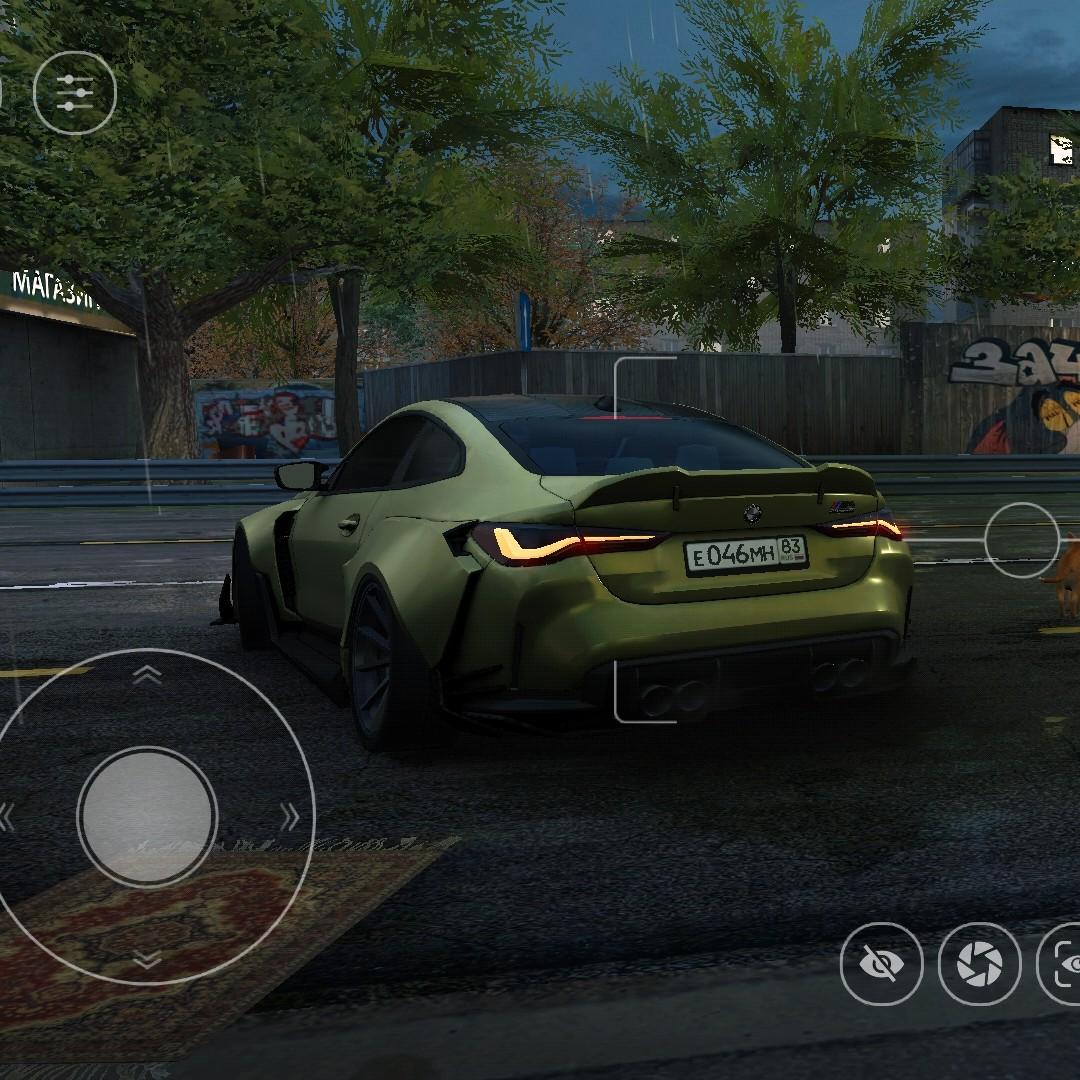The width and height of the screenshot is (1080, 1080).
Task: Tap the joystick's center knob
Action: (x=147, y=815)
